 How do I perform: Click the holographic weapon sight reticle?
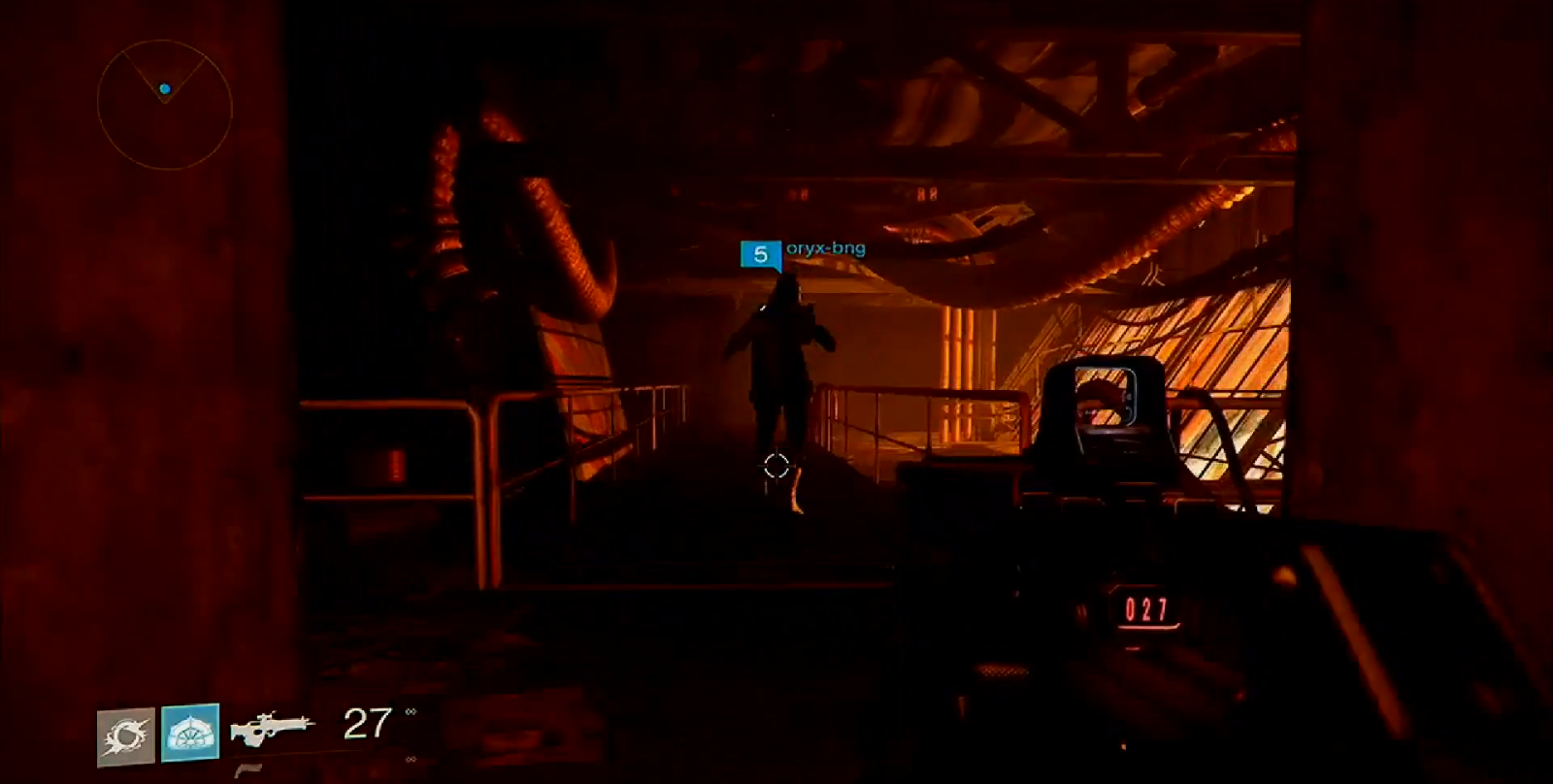1107,398
